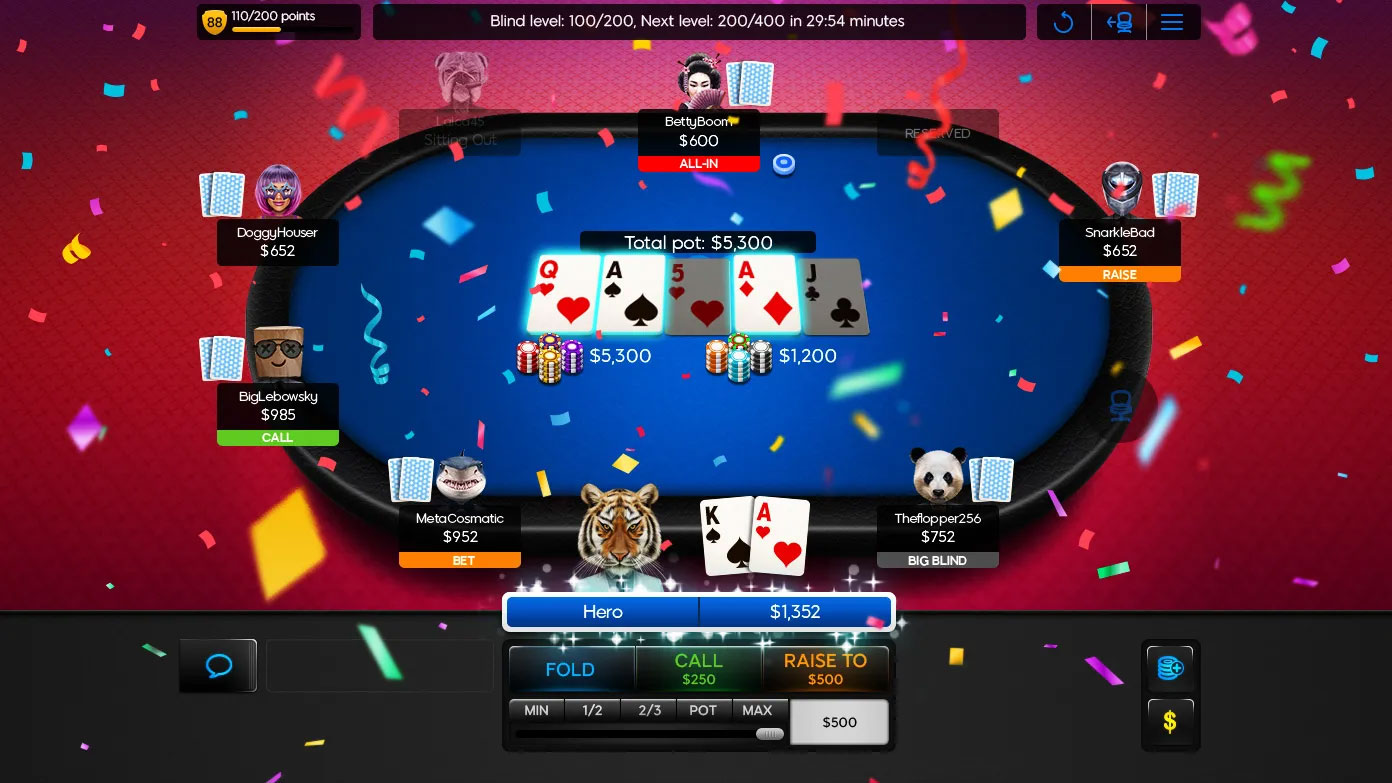The width and height of the screenshot is (1392, 783).
Task: Open the level 88 points badge
Action: (214, 22)
